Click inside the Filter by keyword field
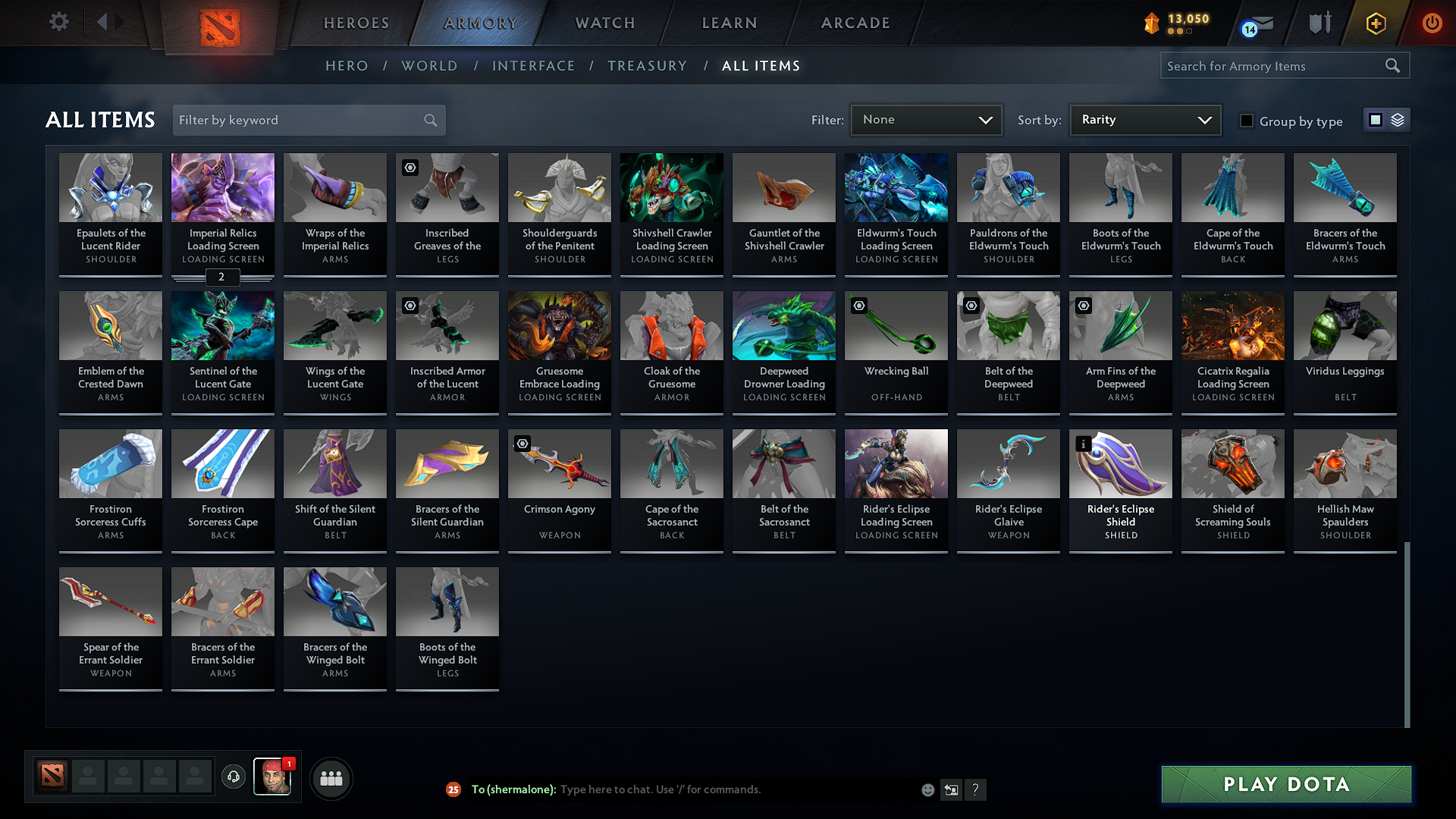1456x819 pixels. click(300, 120)
